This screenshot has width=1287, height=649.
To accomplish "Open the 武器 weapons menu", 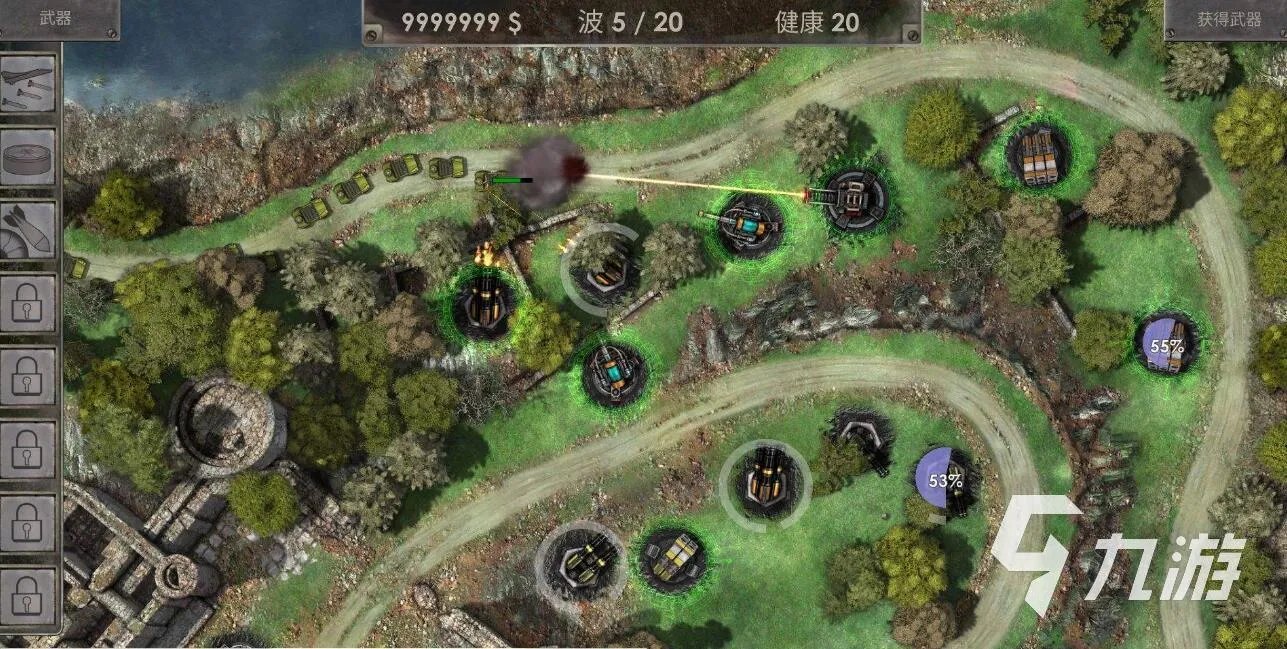I will (56, 18).
